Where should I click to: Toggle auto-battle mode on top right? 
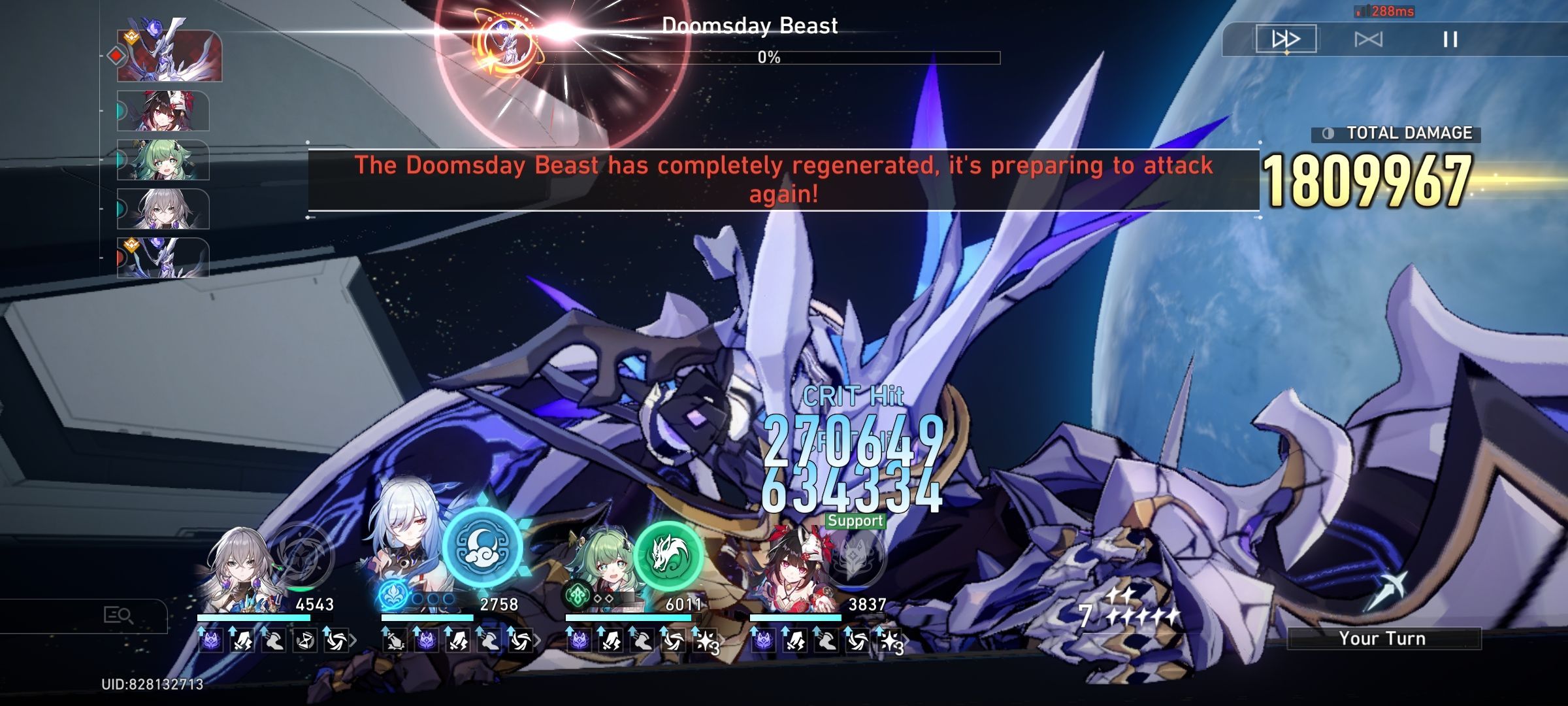point(1369,39)
